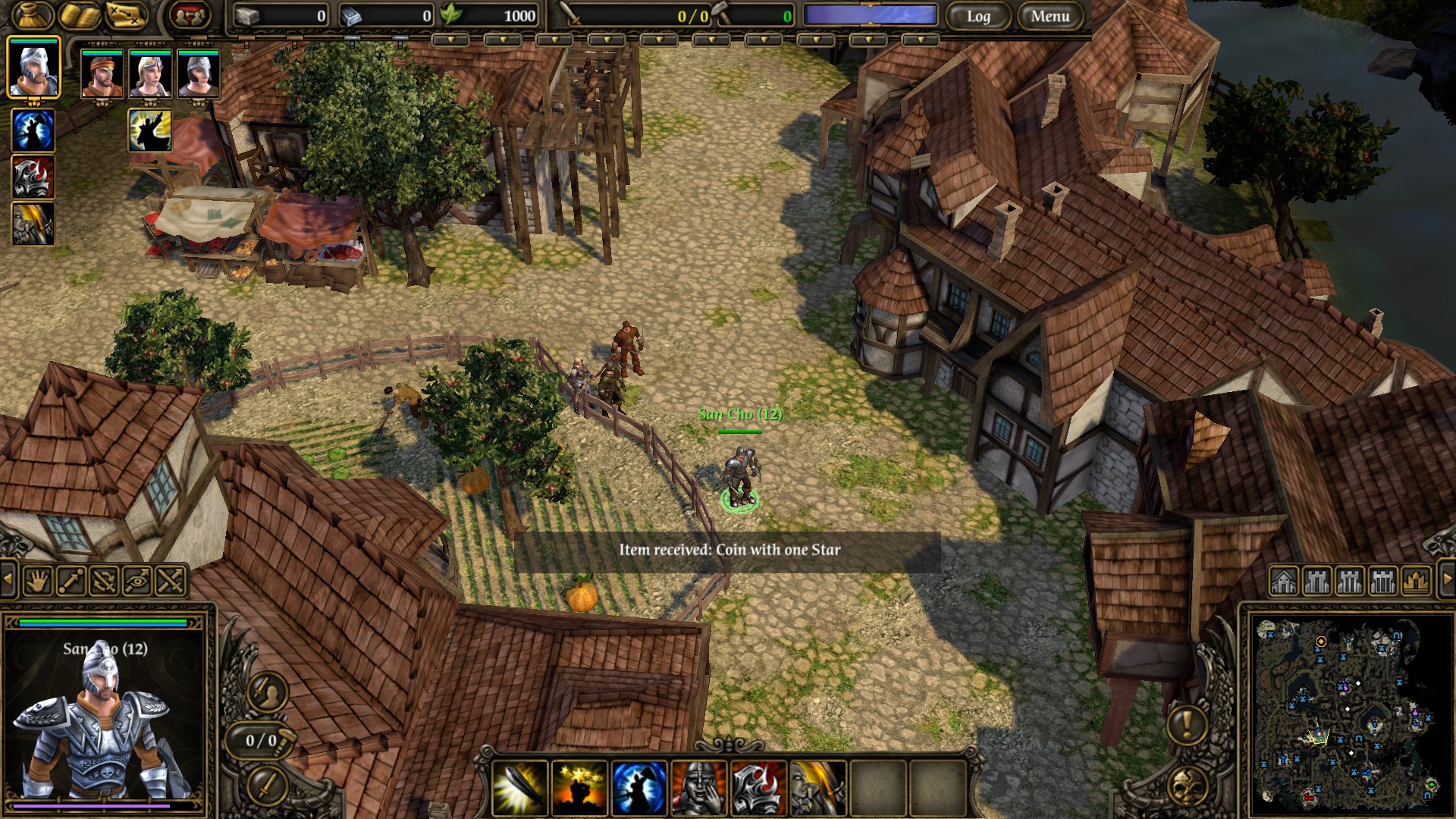Open the Log panel
Image resolution: width=1456 pixels, height=819 pixels.
pos(978,16)
